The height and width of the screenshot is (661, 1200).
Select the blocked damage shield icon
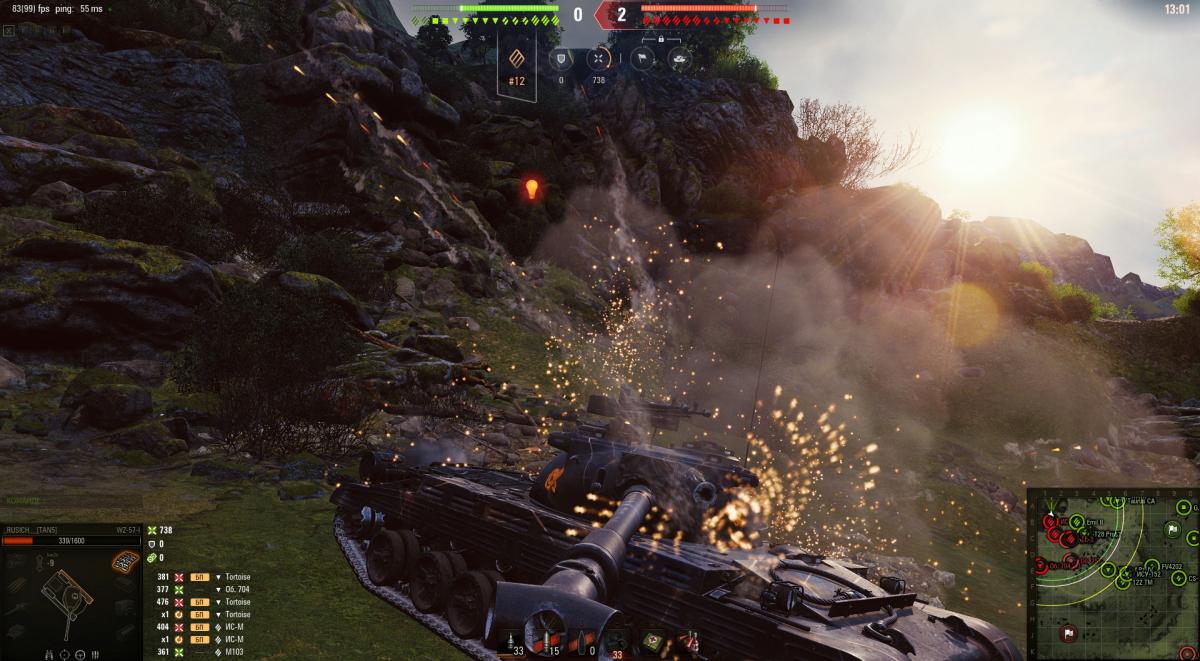[x=561, y=59]
